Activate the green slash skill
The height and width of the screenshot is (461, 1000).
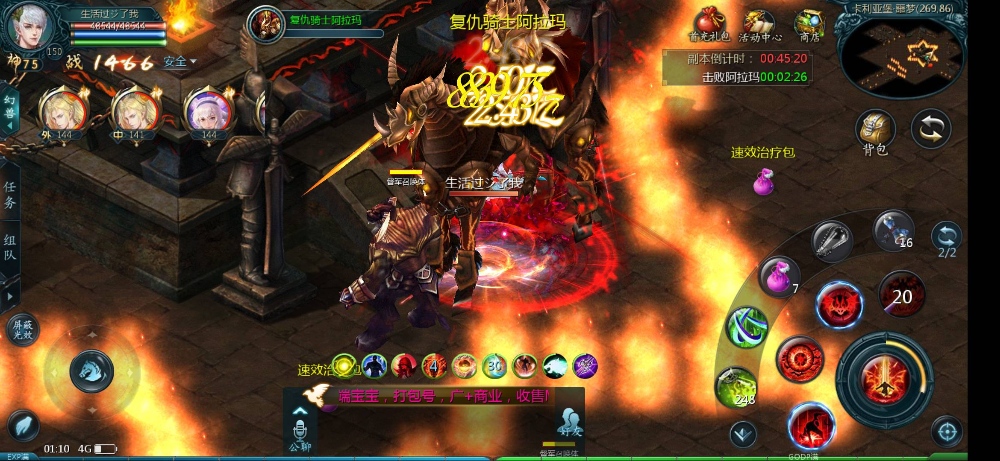(746, 327)
